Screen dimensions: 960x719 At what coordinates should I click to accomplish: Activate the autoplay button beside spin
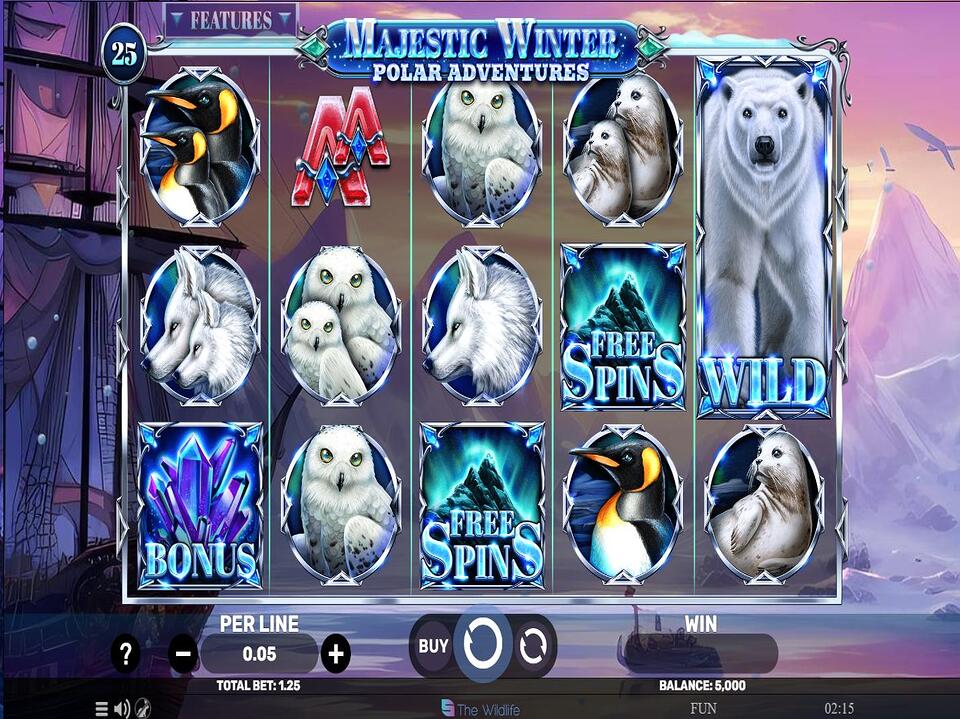click(x=535, y=646)
